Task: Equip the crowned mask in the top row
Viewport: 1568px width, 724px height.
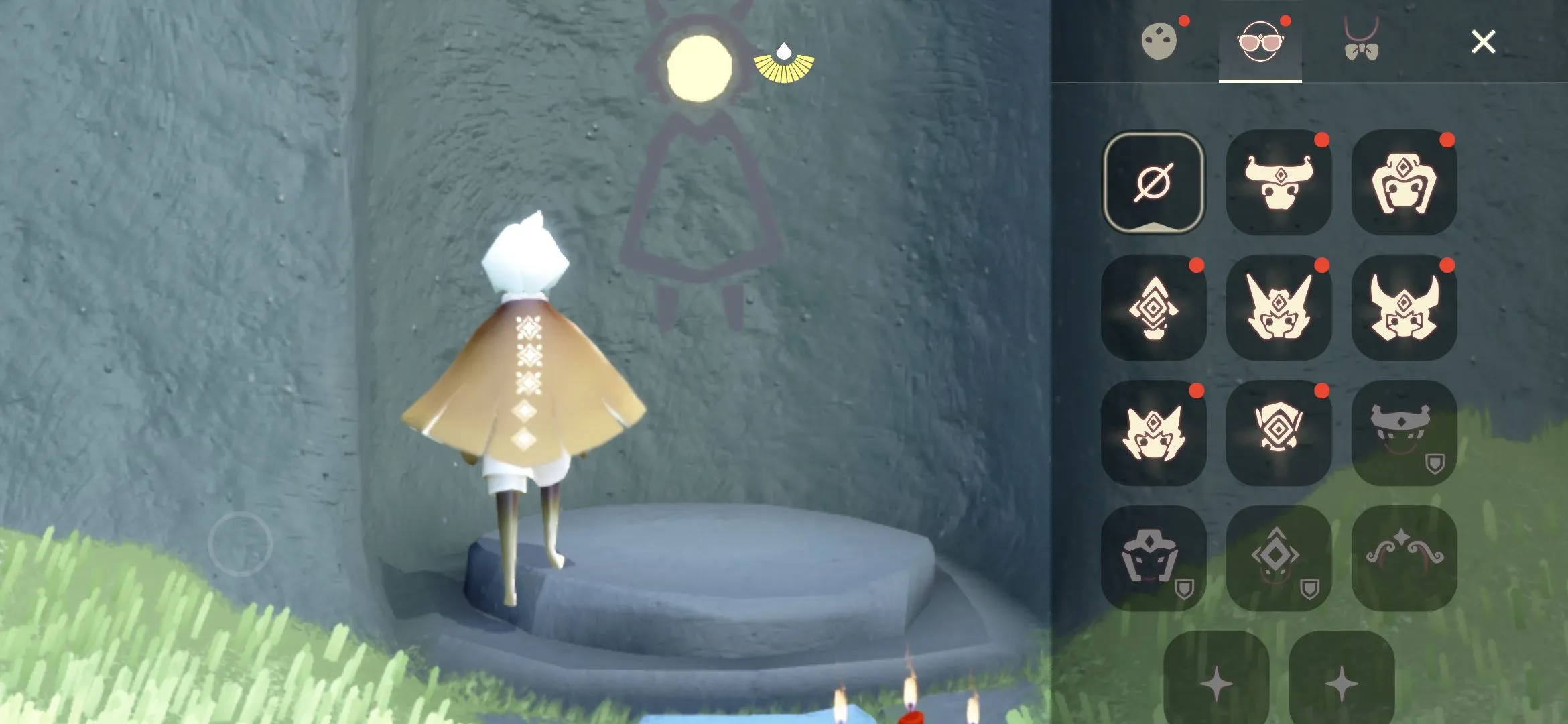Action: click(x=1404, y=182)
